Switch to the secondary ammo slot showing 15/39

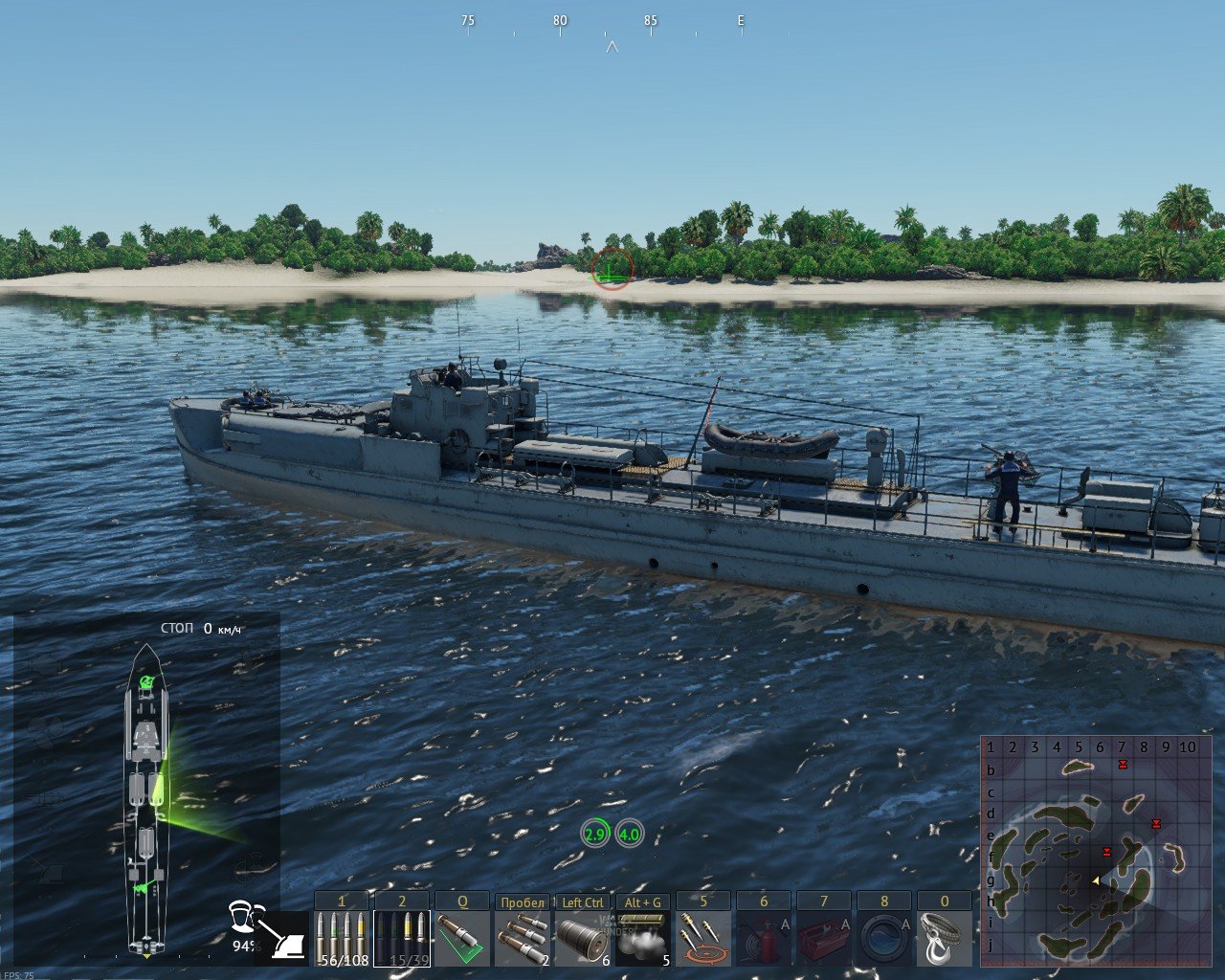pyautogui.click(x=402, y=939)
